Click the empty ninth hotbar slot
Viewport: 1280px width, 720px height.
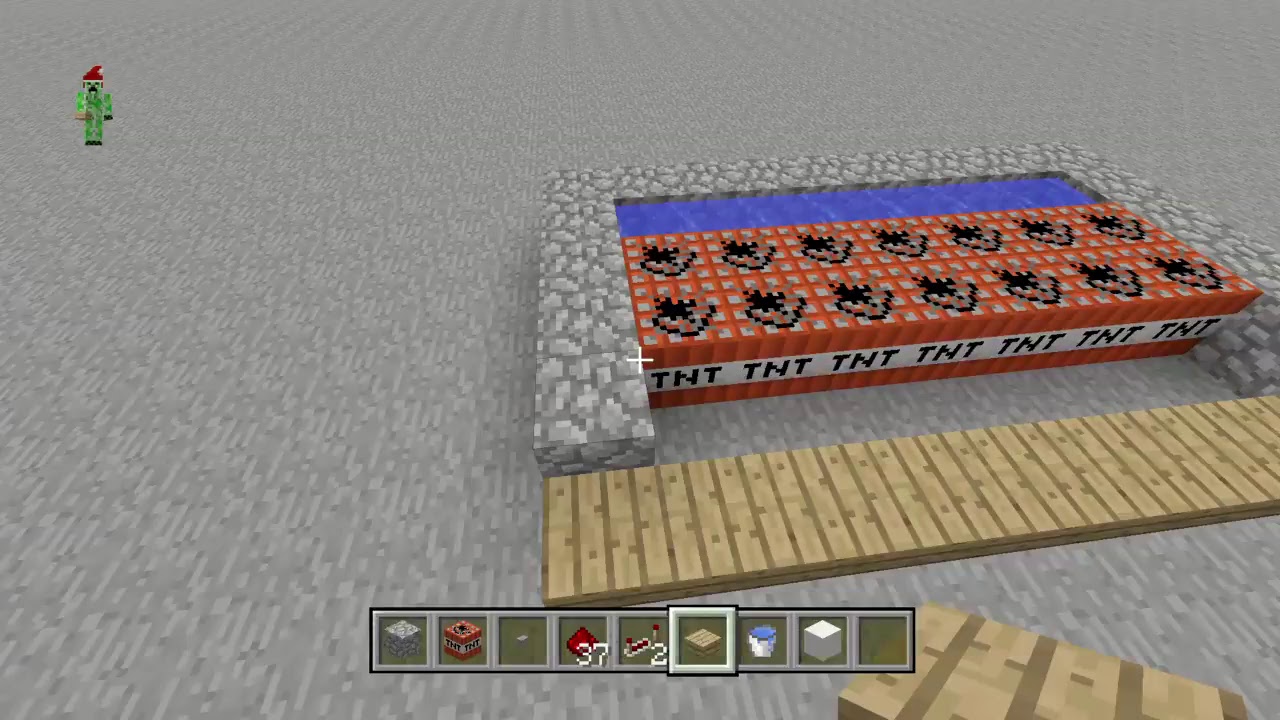click(882, 640)
